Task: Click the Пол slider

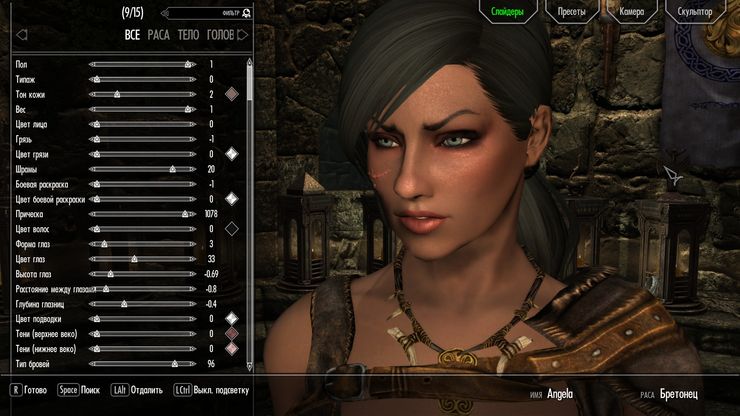Action: [140, 64]
